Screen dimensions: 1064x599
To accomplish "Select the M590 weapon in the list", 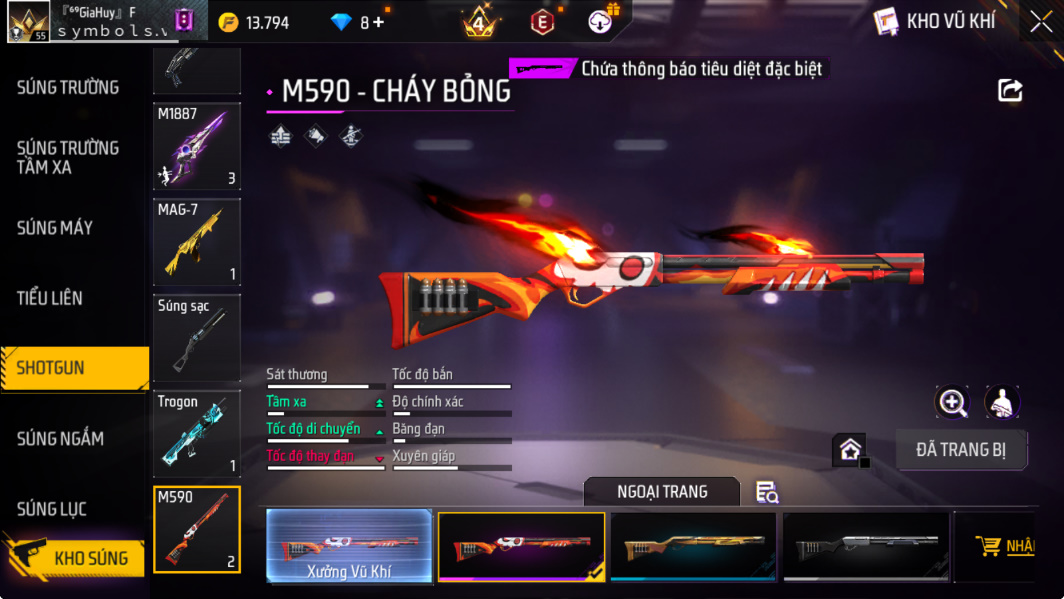I will coord(197,530).
